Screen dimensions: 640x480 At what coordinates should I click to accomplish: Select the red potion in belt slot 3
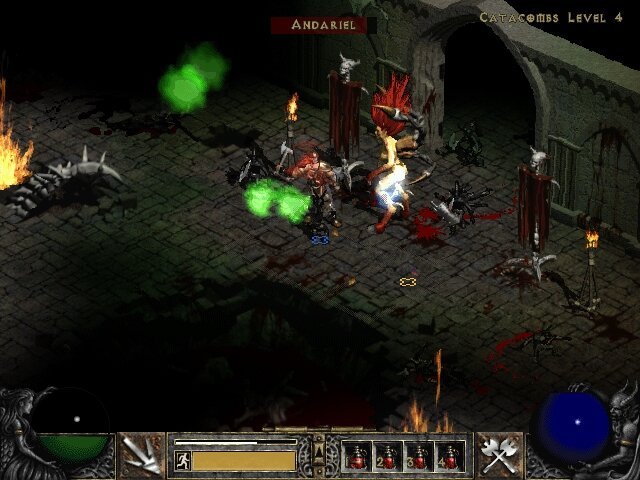pyautogui.click(x=418, y=456)
